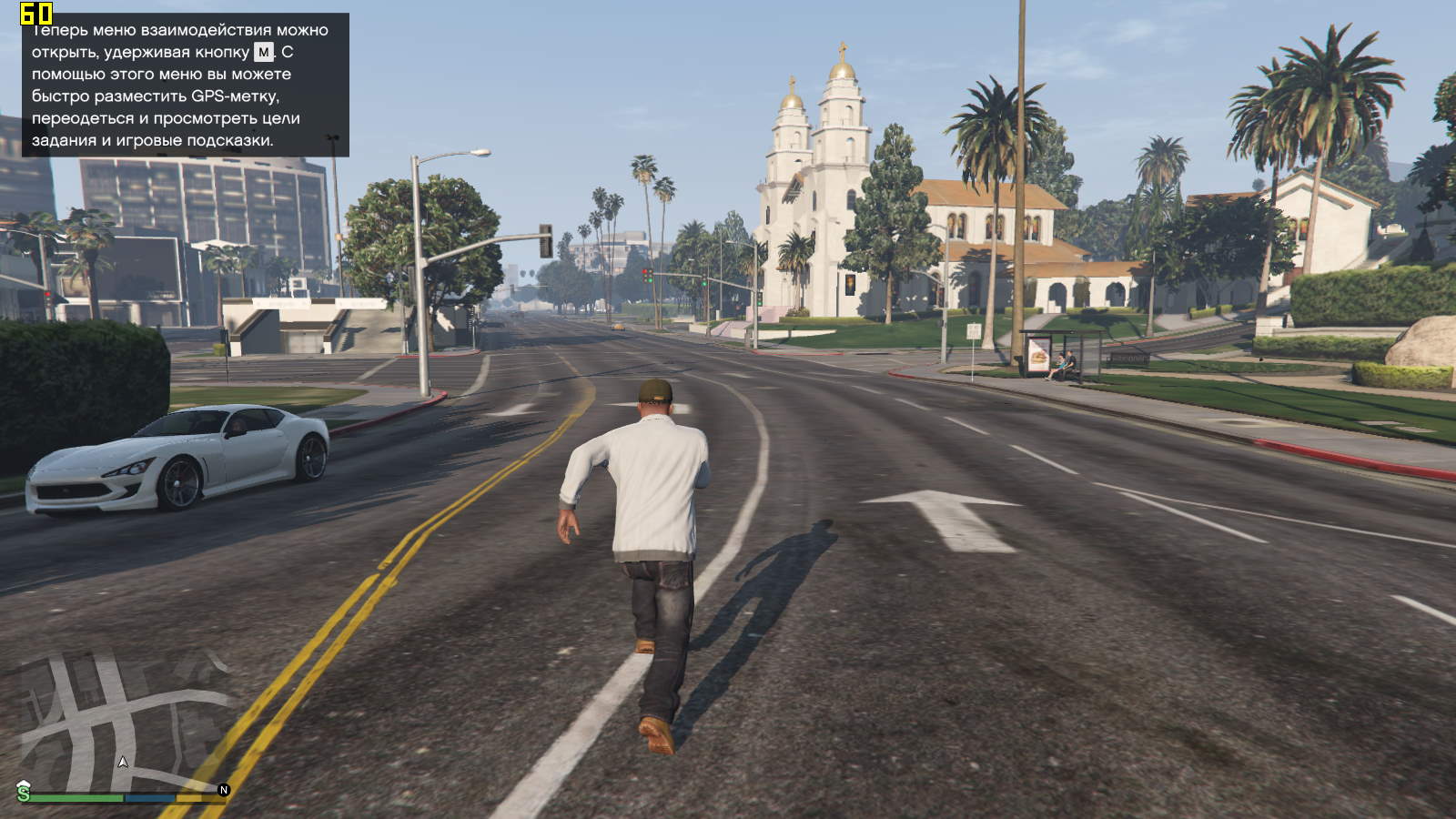Select the player arrow on the minimap

123,762
